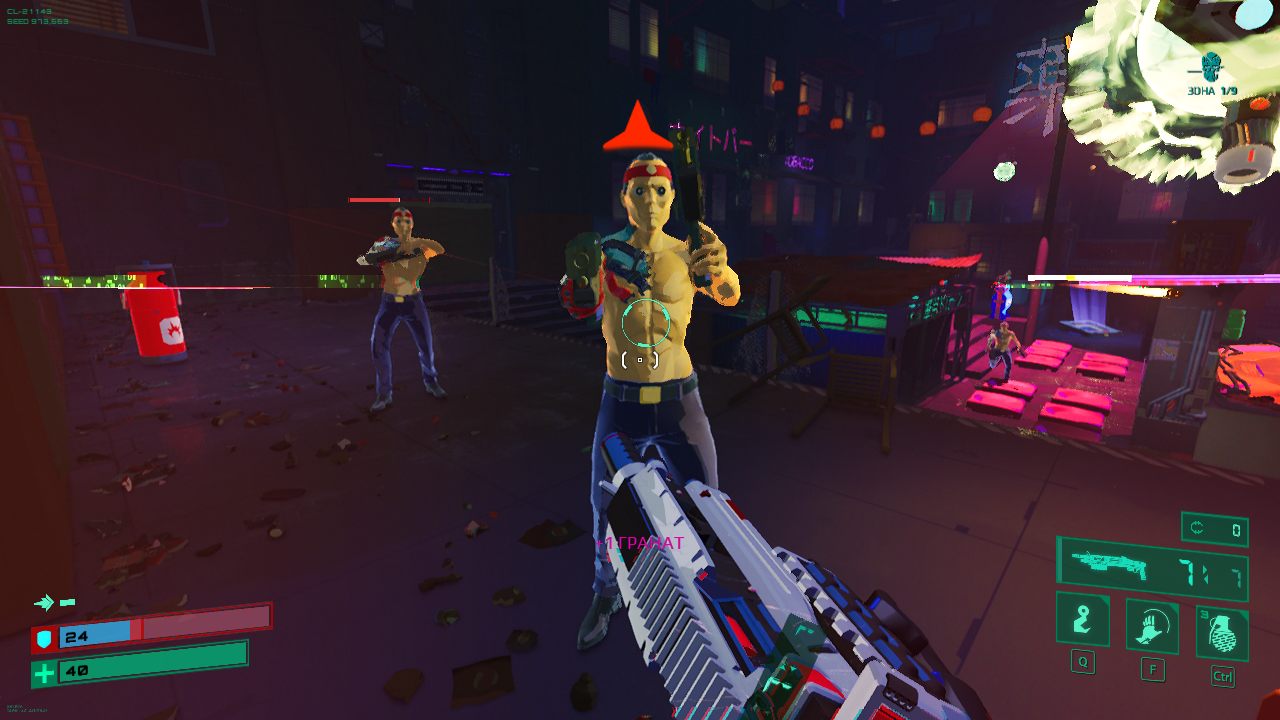
Task: Use the hand melee ability icon
Action: tap(1152, 627)
